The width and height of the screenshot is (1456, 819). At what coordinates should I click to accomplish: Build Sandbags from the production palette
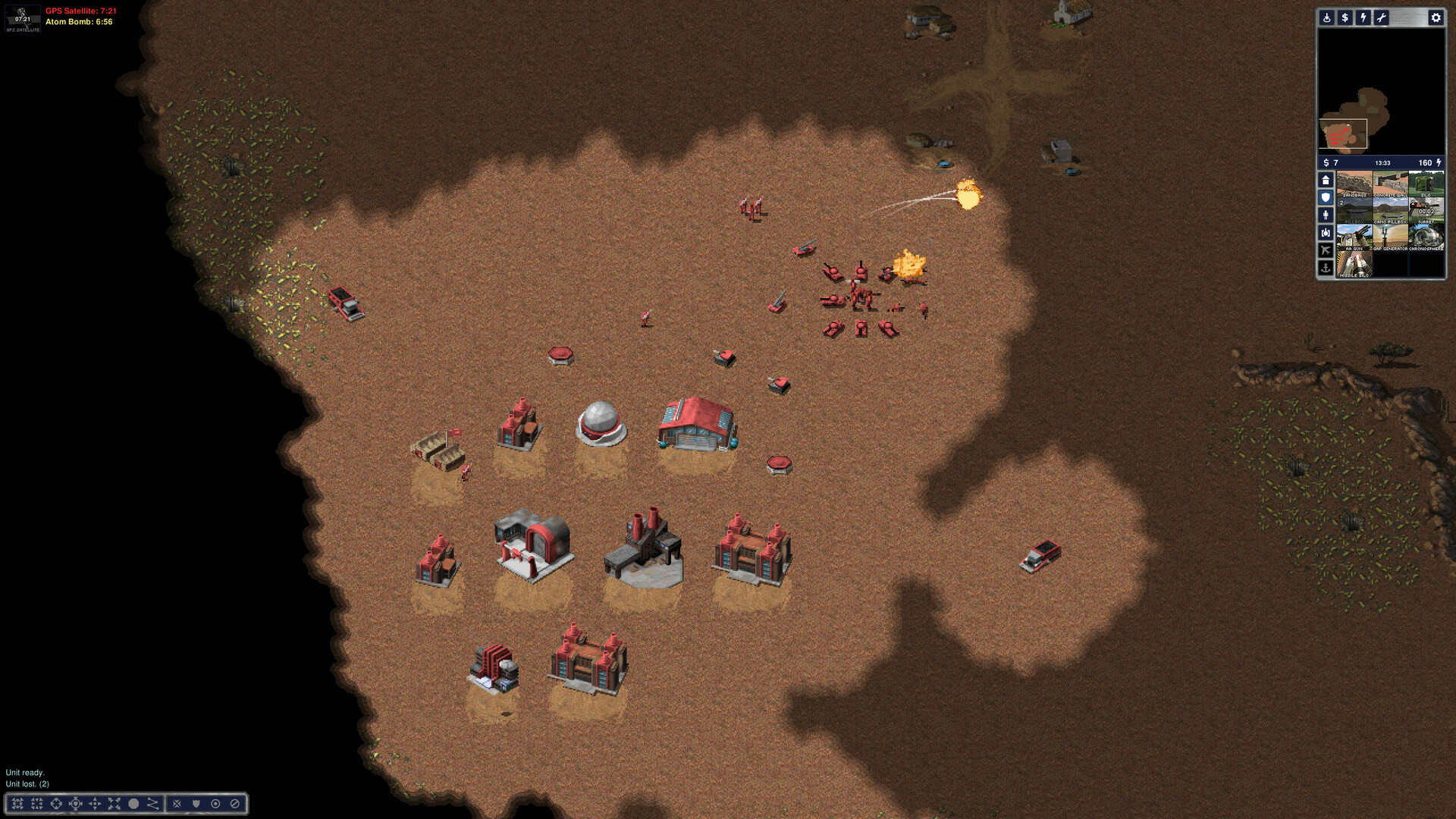(x=1354, y=184)
